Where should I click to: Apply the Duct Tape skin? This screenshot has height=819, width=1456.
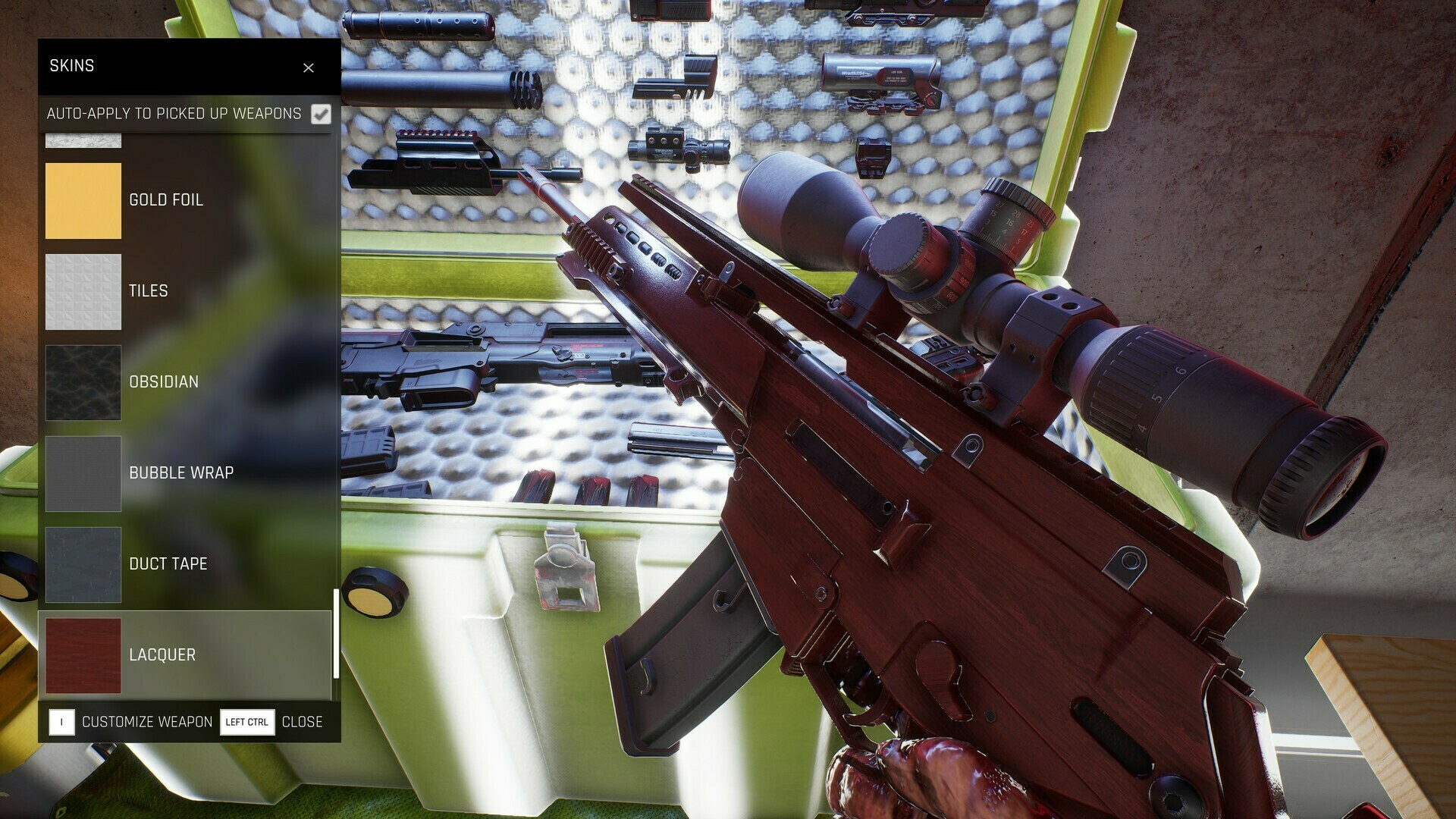[83, 564]
